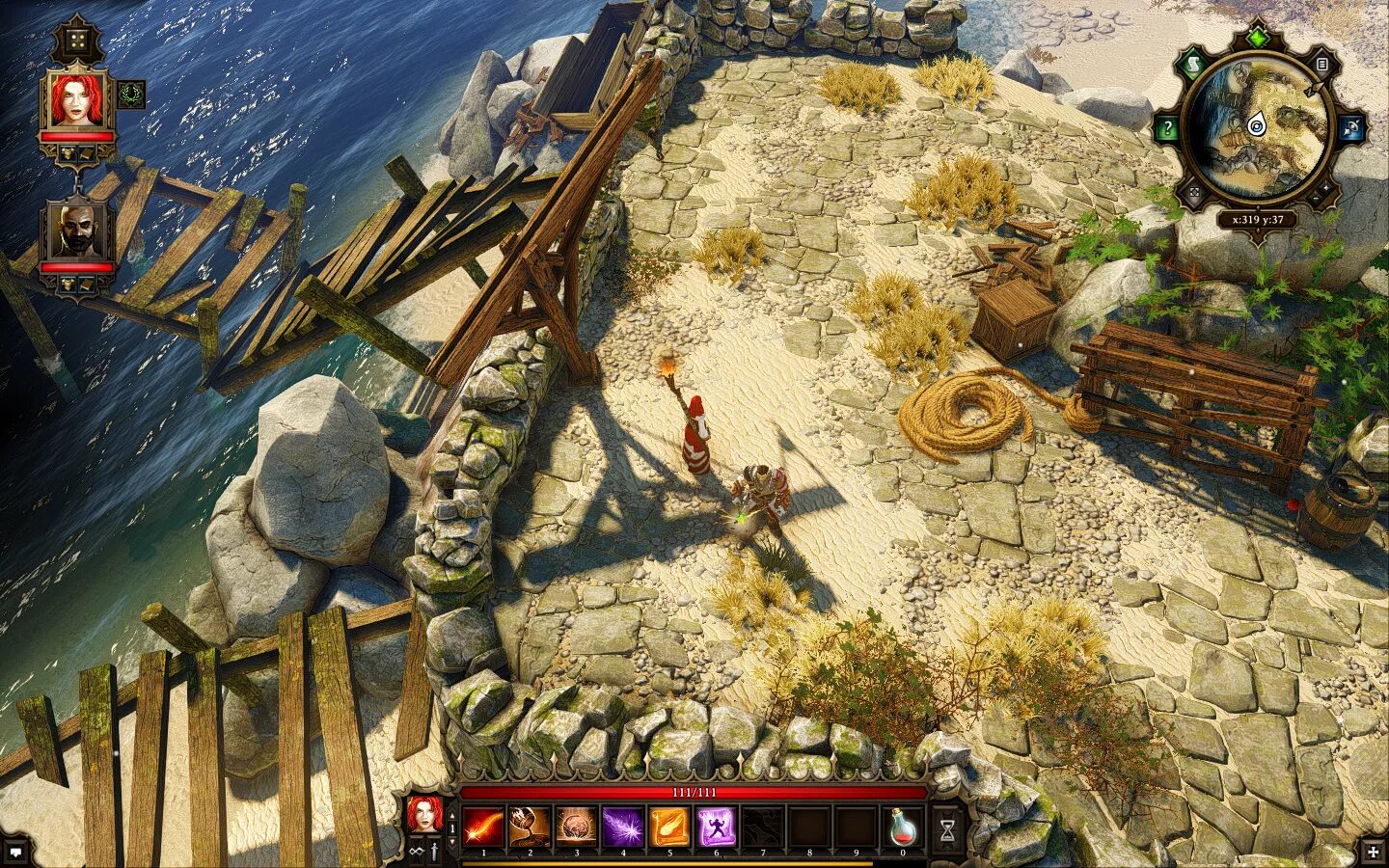Screen dimensions: 1389x868
Task: Open the journal scroll icon on minimap
Action: point(1192,65)
